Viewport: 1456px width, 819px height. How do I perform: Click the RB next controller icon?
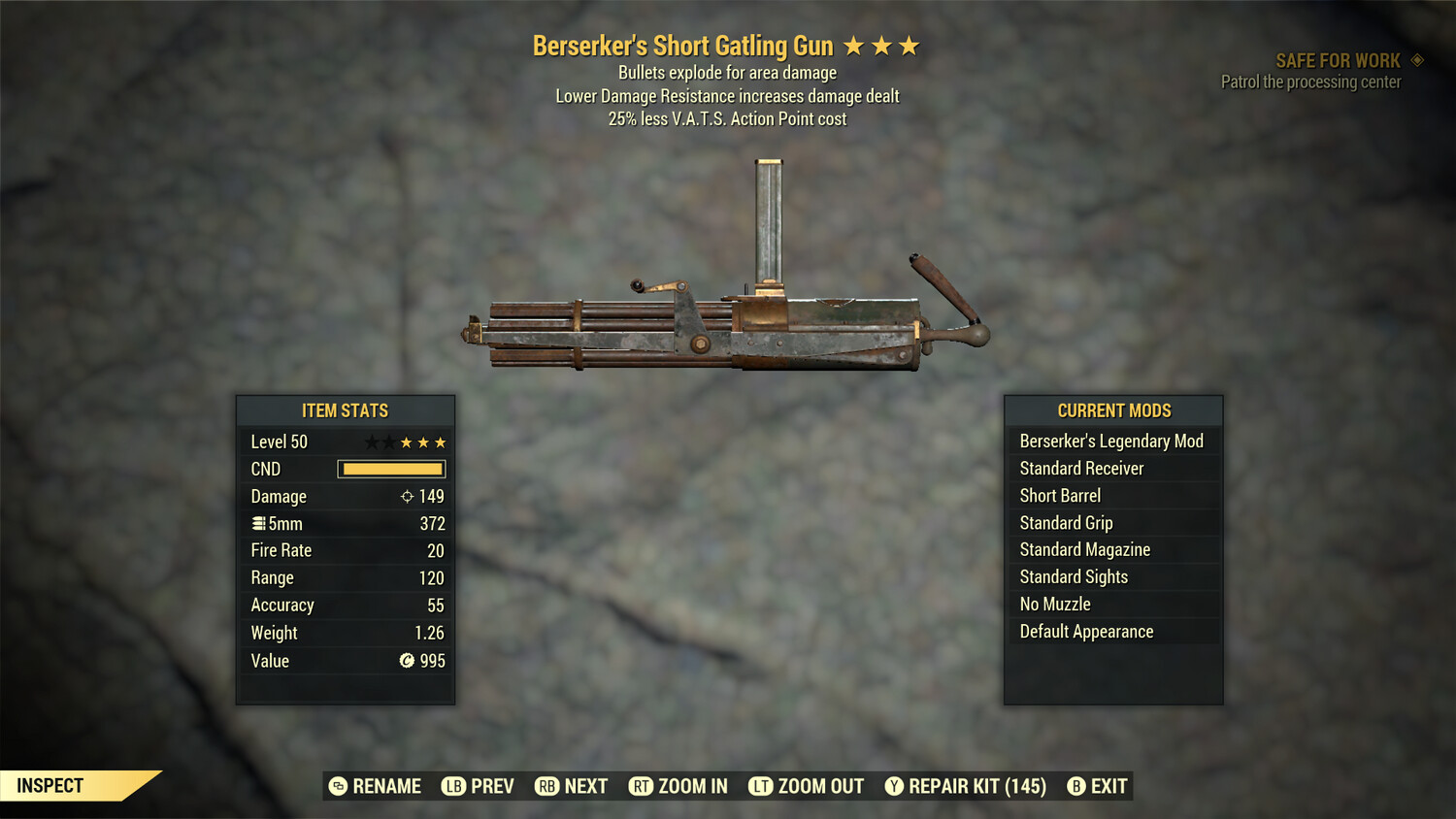[547, 786]
